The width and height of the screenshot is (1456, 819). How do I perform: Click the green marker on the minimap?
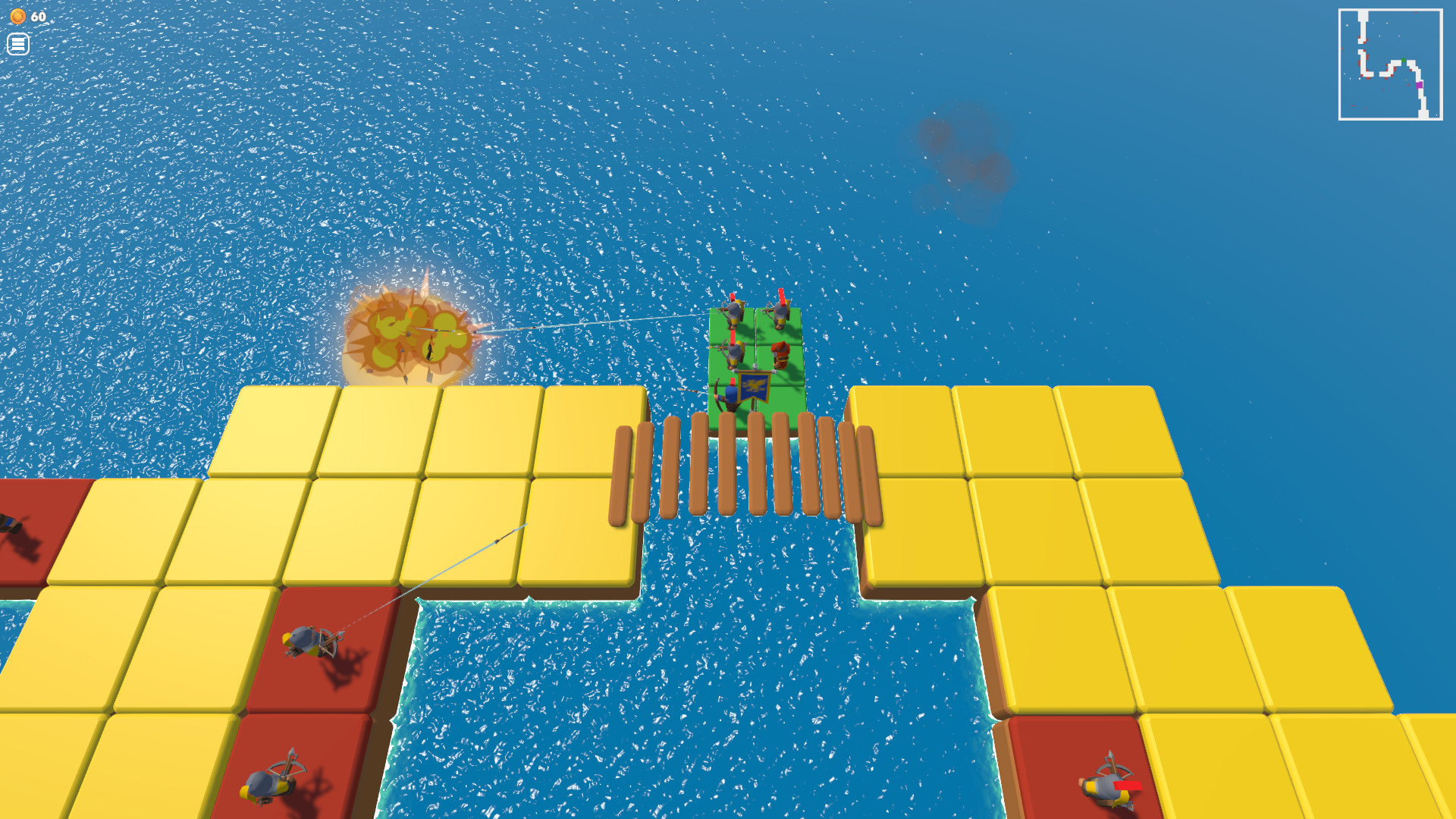click(x=1404, y=60)
